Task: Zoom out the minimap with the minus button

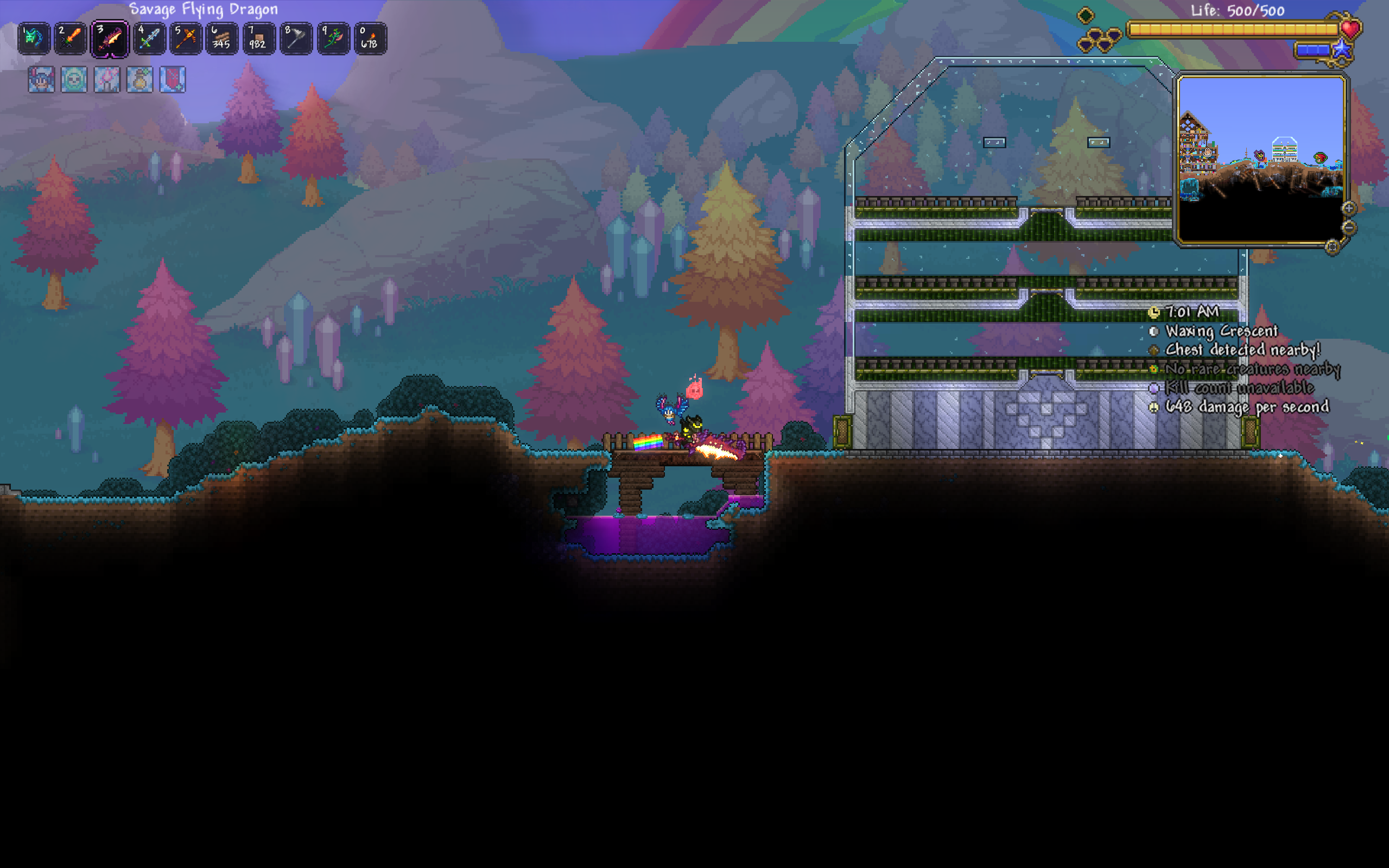Action: click(x=1349, y=228)
